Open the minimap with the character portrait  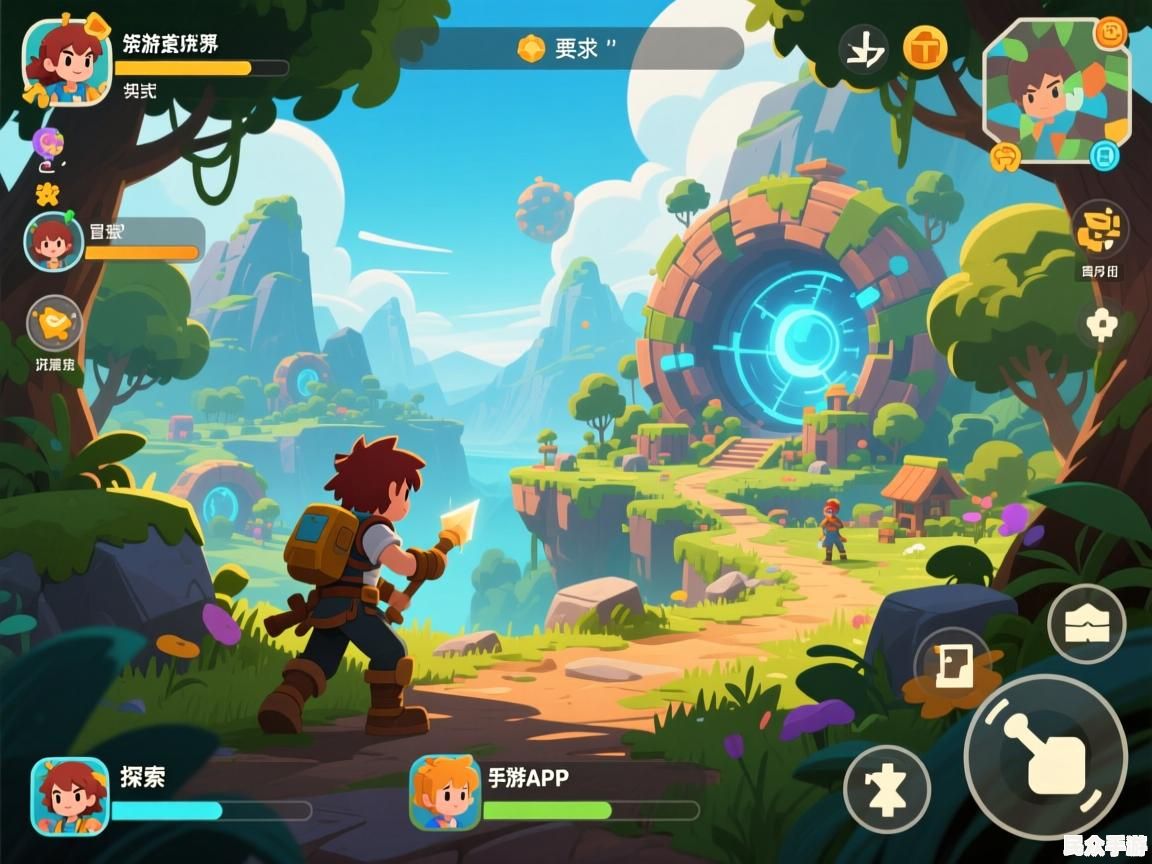click(x=1056, y=90)
